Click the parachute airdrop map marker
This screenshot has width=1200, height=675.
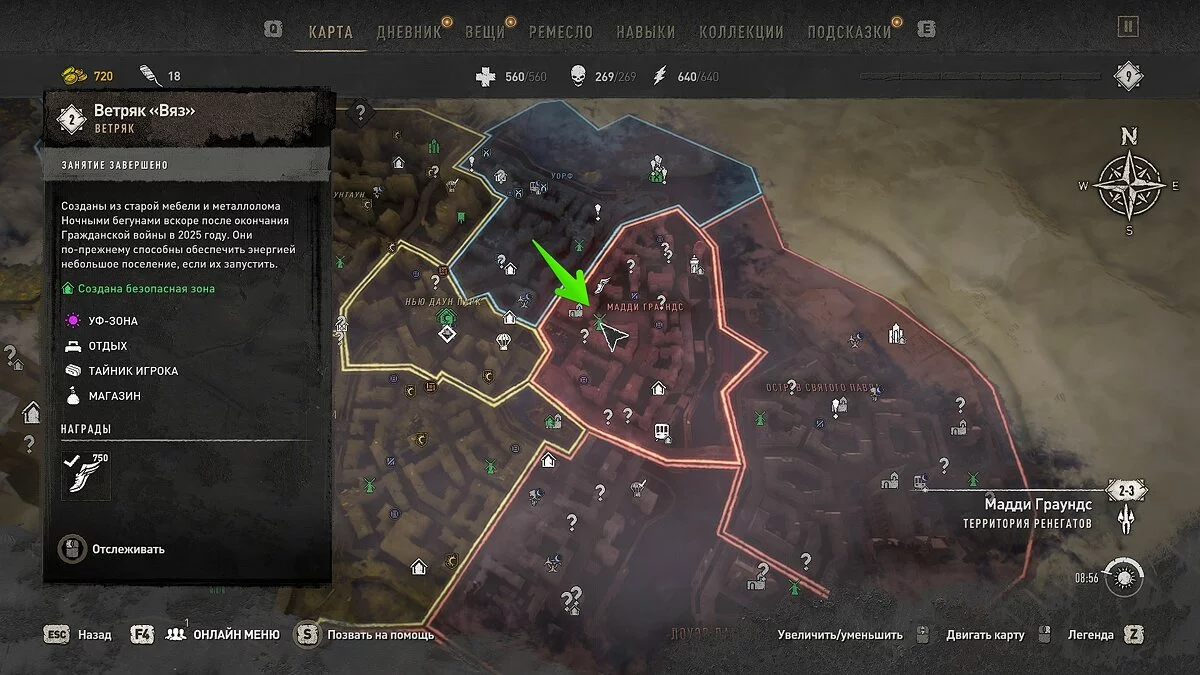[503, 342]
